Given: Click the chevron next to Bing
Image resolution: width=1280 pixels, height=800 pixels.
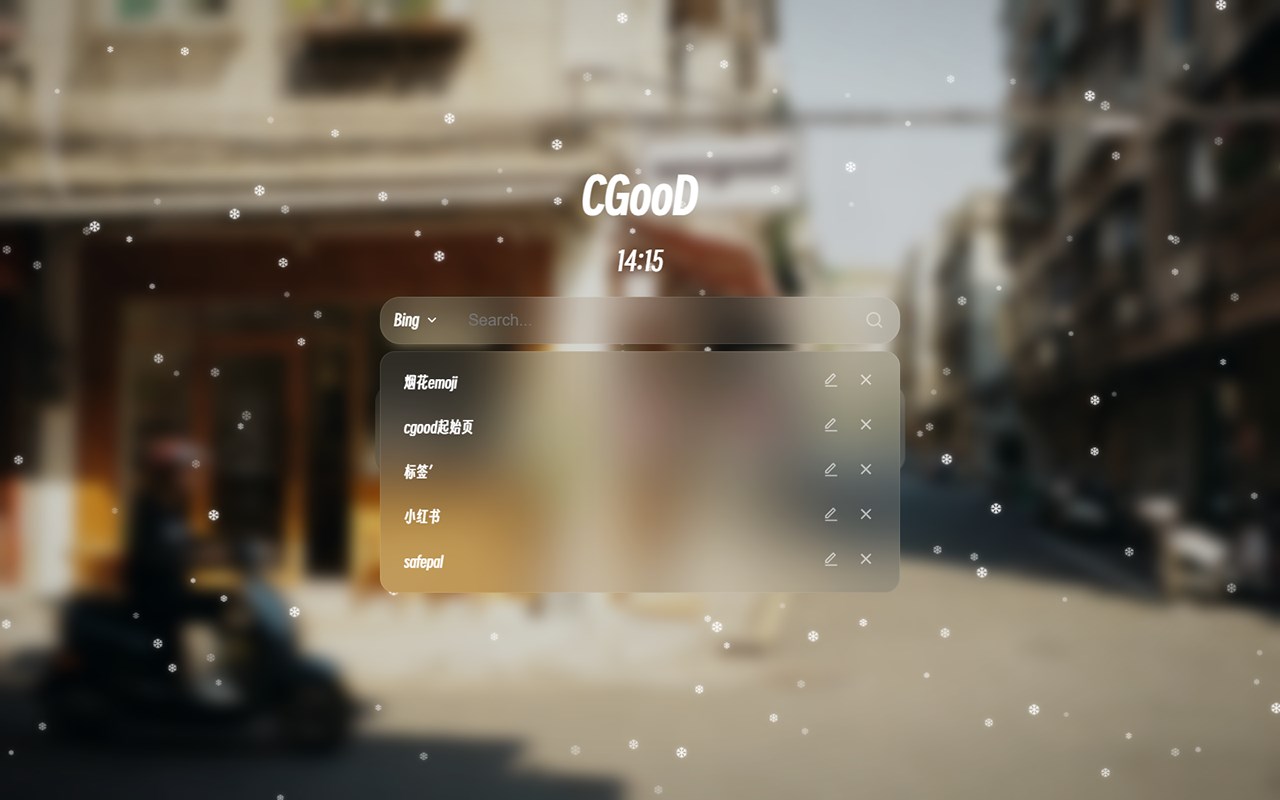Looking at the screenshot, I should [433, 321].
